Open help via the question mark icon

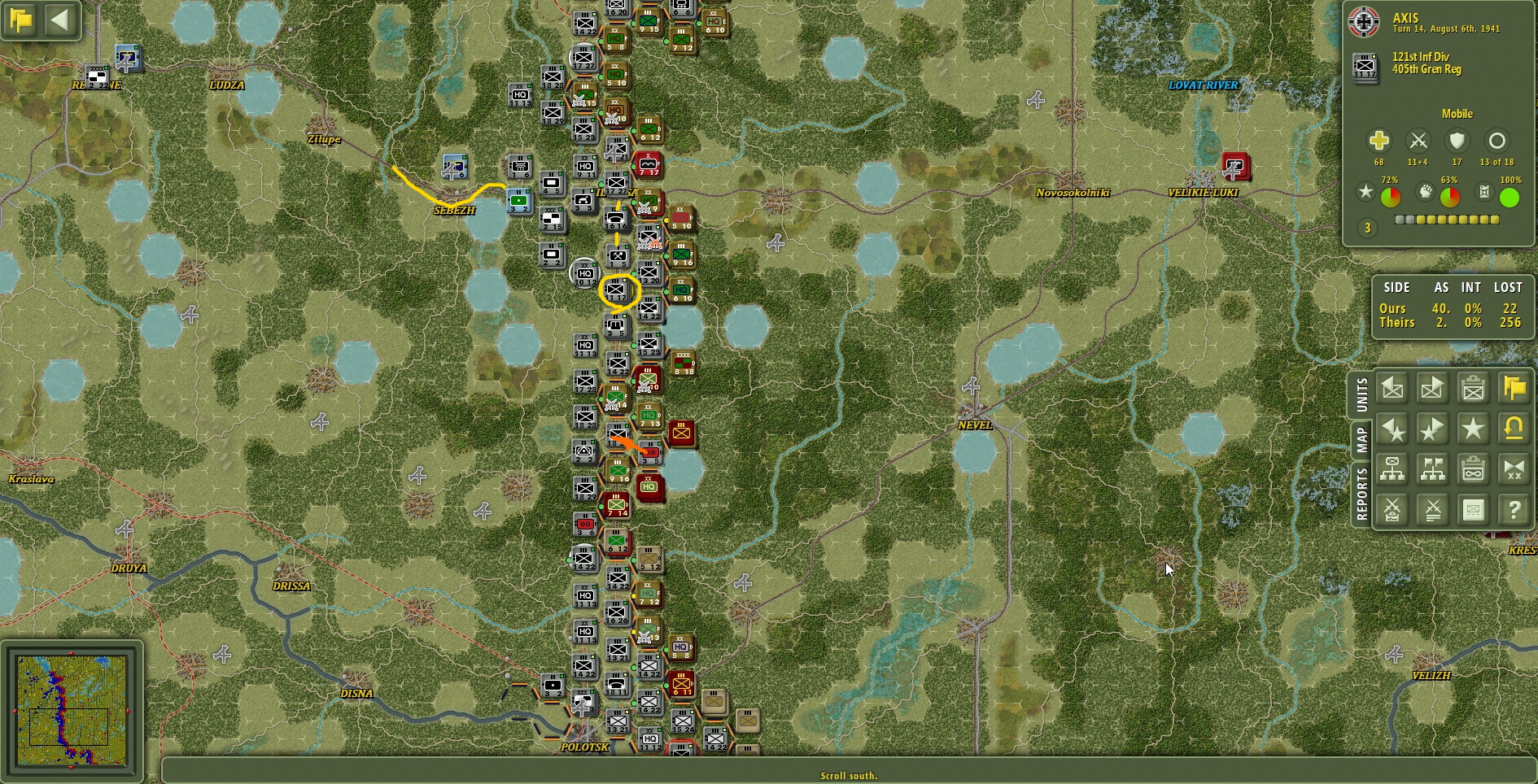(1514, 510)
